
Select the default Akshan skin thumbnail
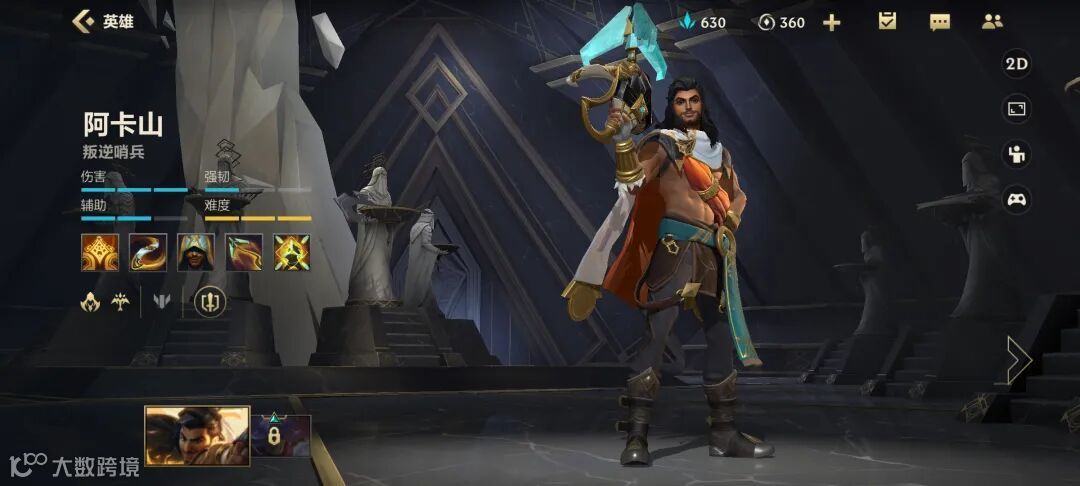tap(197, 435)
